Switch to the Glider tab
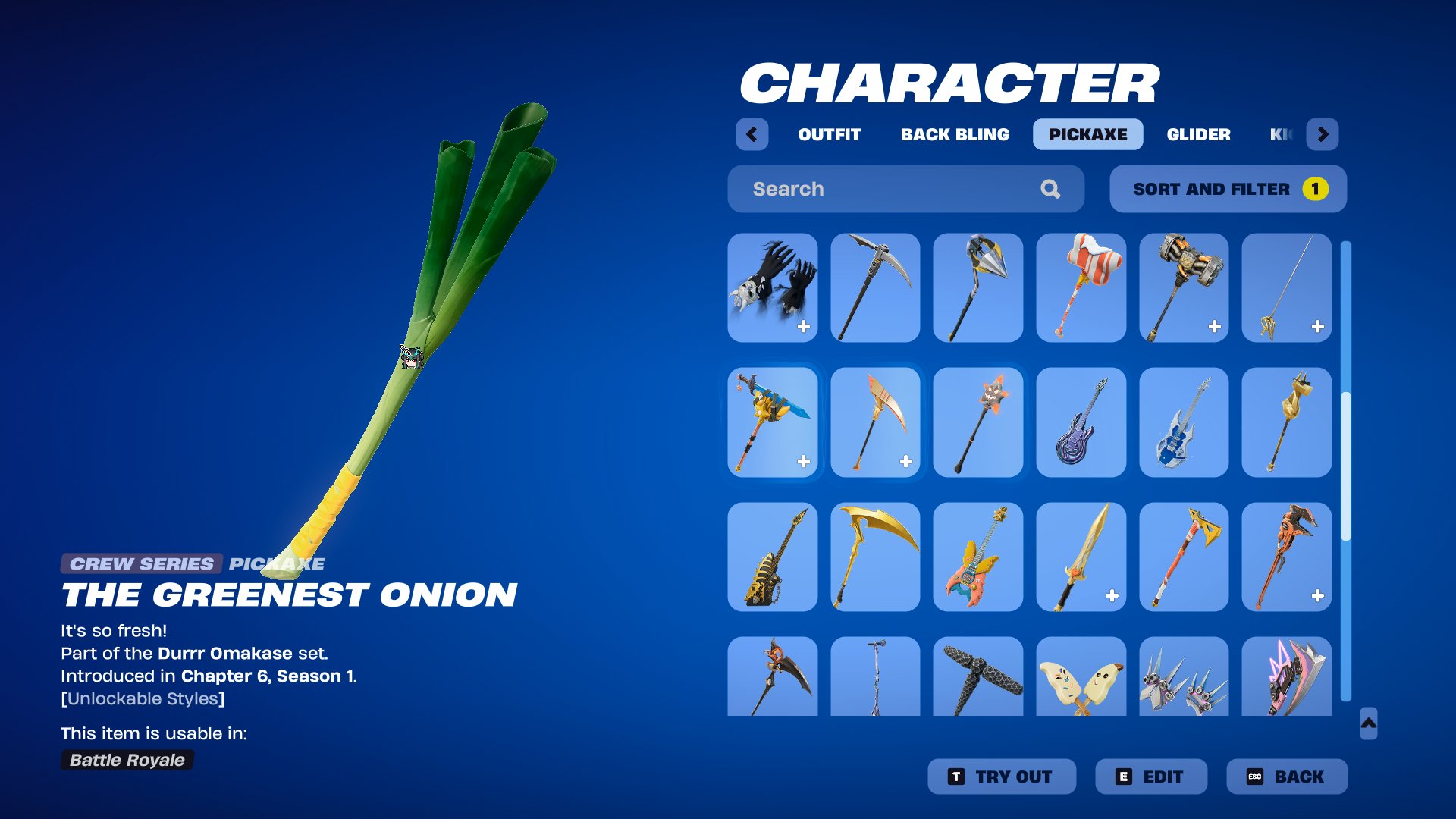 point(1198,134)
